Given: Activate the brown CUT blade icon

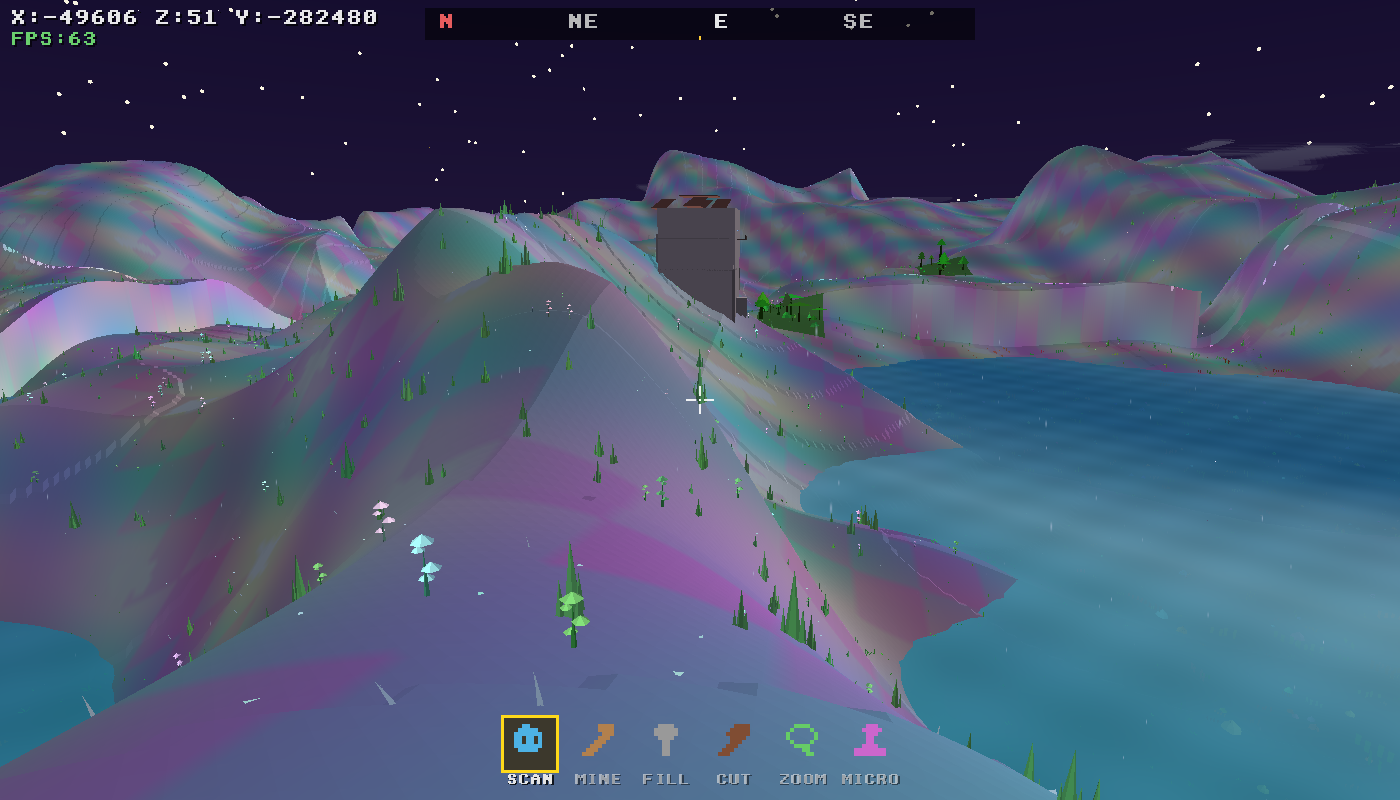Looking at the screenshot, I should coord(734,741).
